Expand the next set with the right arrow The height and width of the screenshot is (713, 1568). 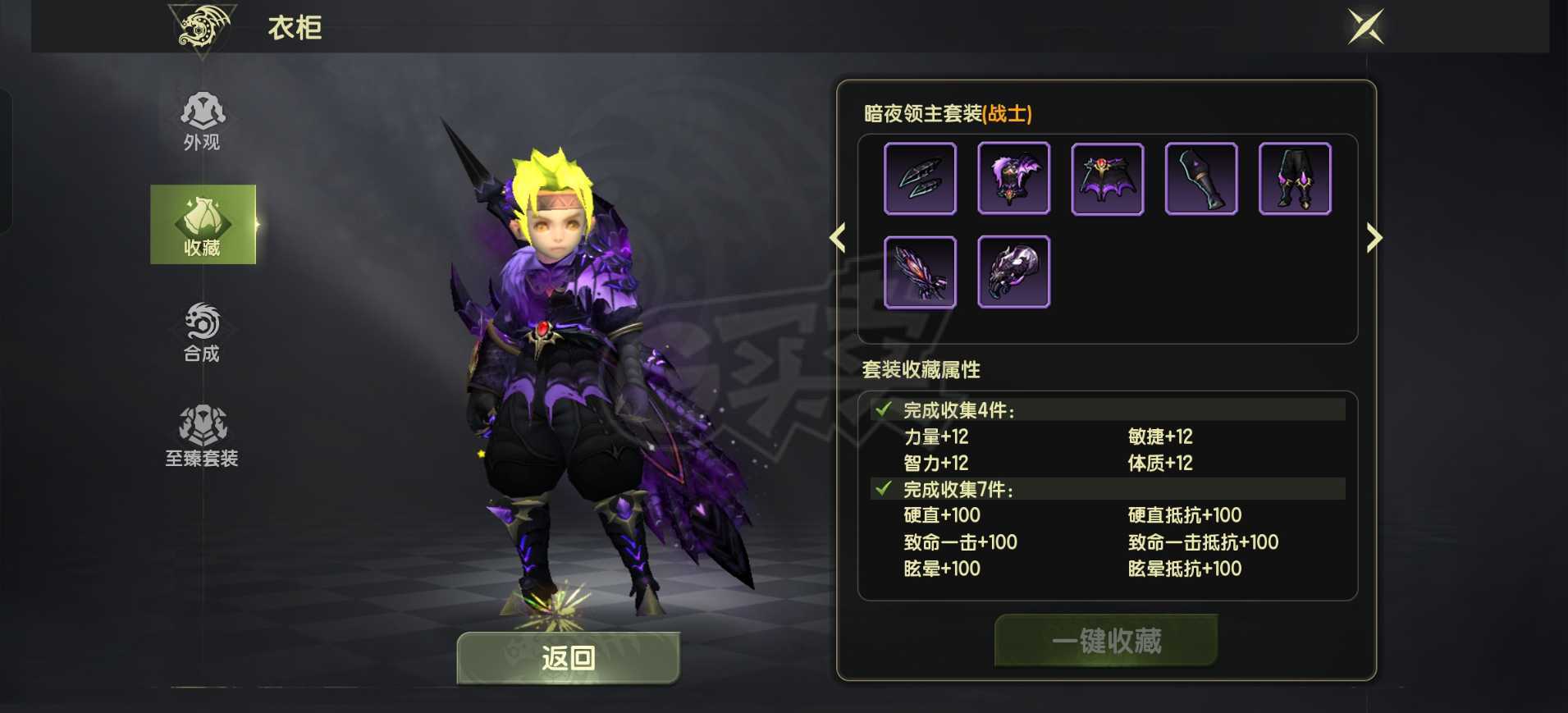click(x=1376, y=237)
